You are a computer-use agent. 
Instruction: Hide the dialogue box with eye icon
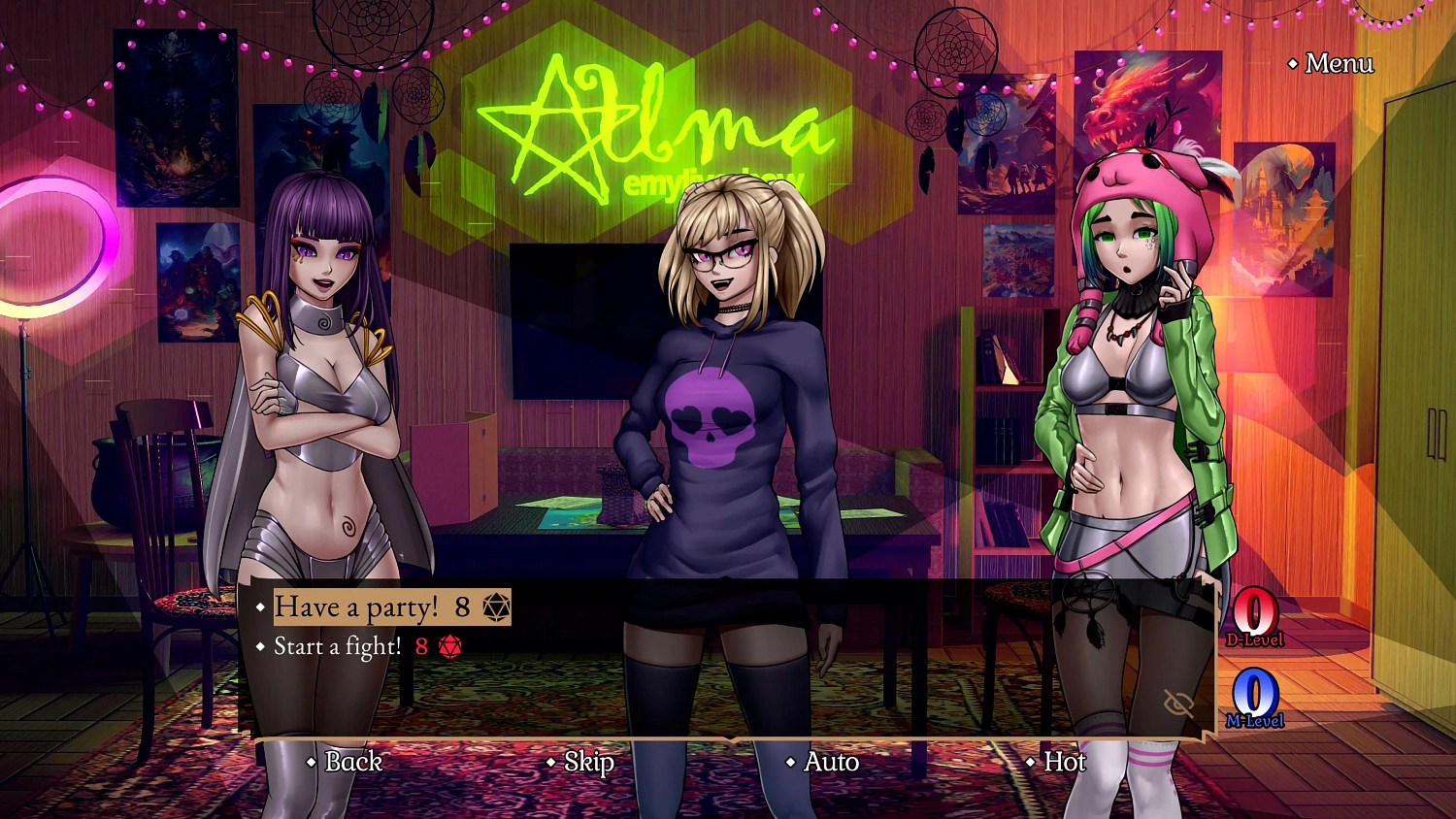point(1178,704)
